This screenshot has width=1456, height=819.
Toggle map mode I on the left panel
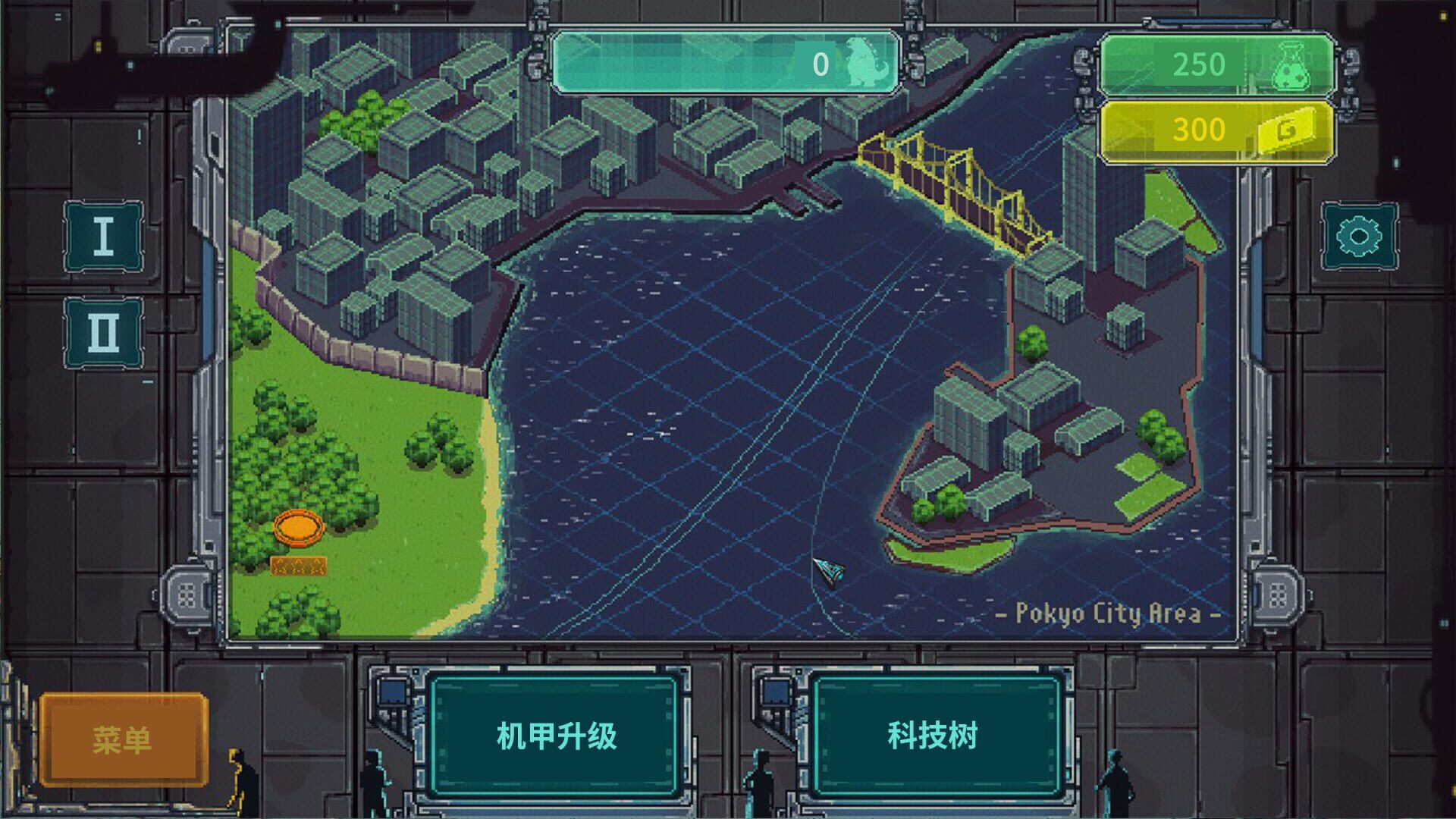point(105,235)
